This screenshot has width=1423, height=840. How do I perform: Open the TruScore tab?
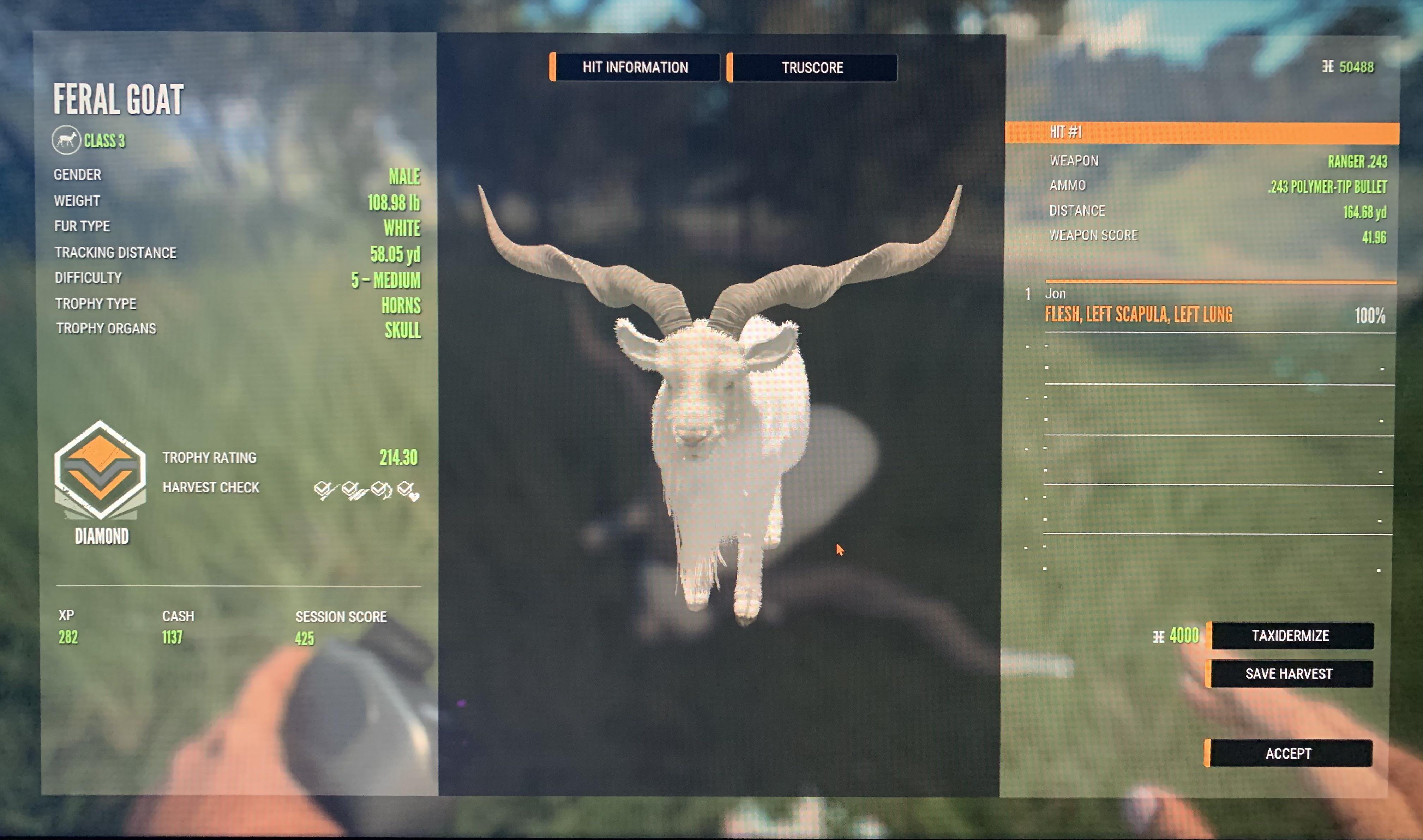tap(812, 68)
